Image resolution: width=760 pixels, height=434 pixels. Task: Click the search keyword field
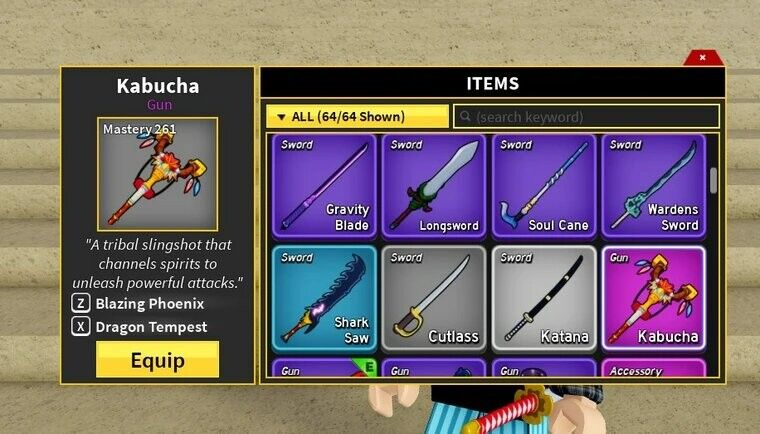(587, 117)
